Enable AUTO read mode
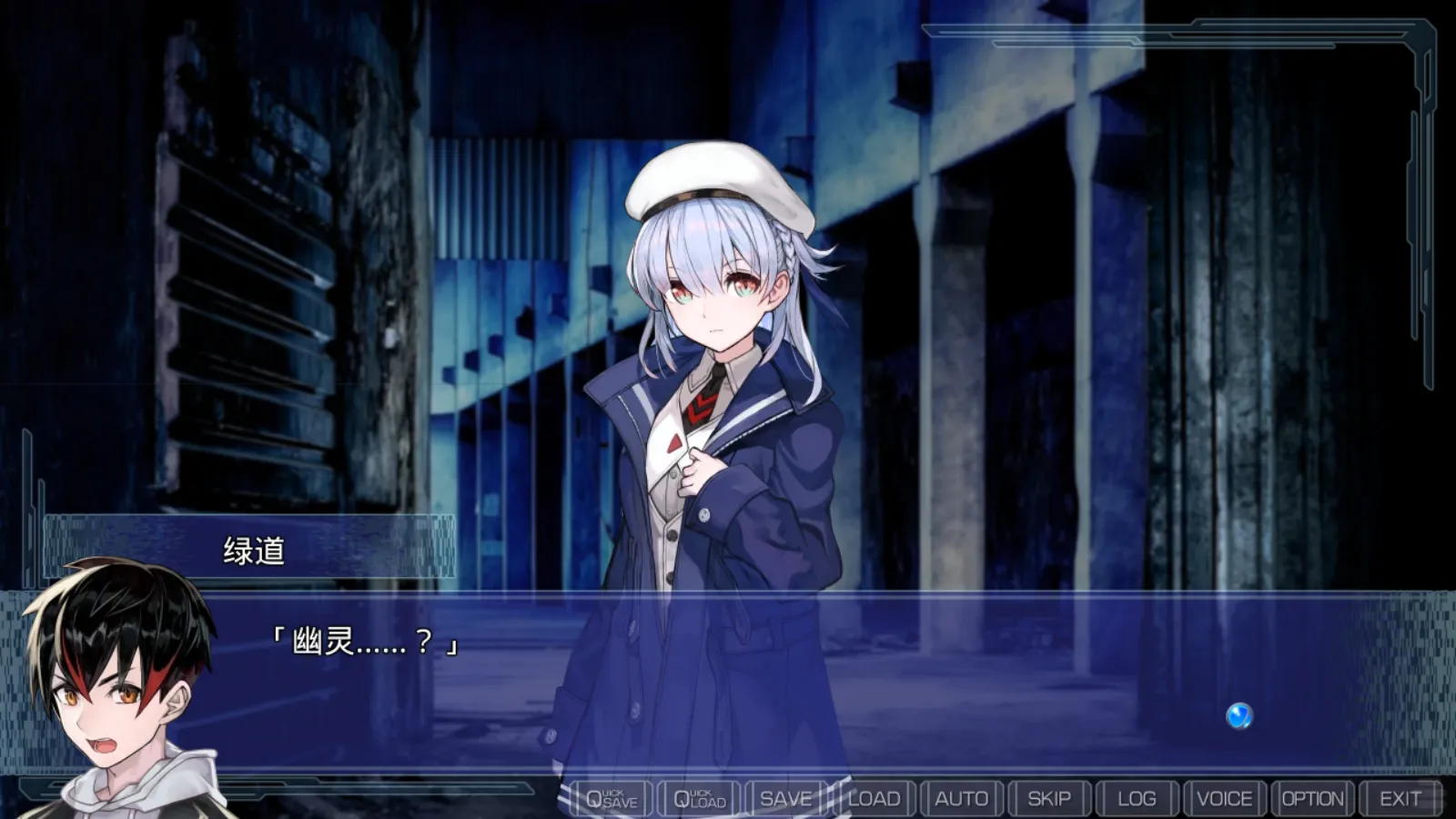The height and width of the screenshot is (819, 1456). [x=962, y=797]
